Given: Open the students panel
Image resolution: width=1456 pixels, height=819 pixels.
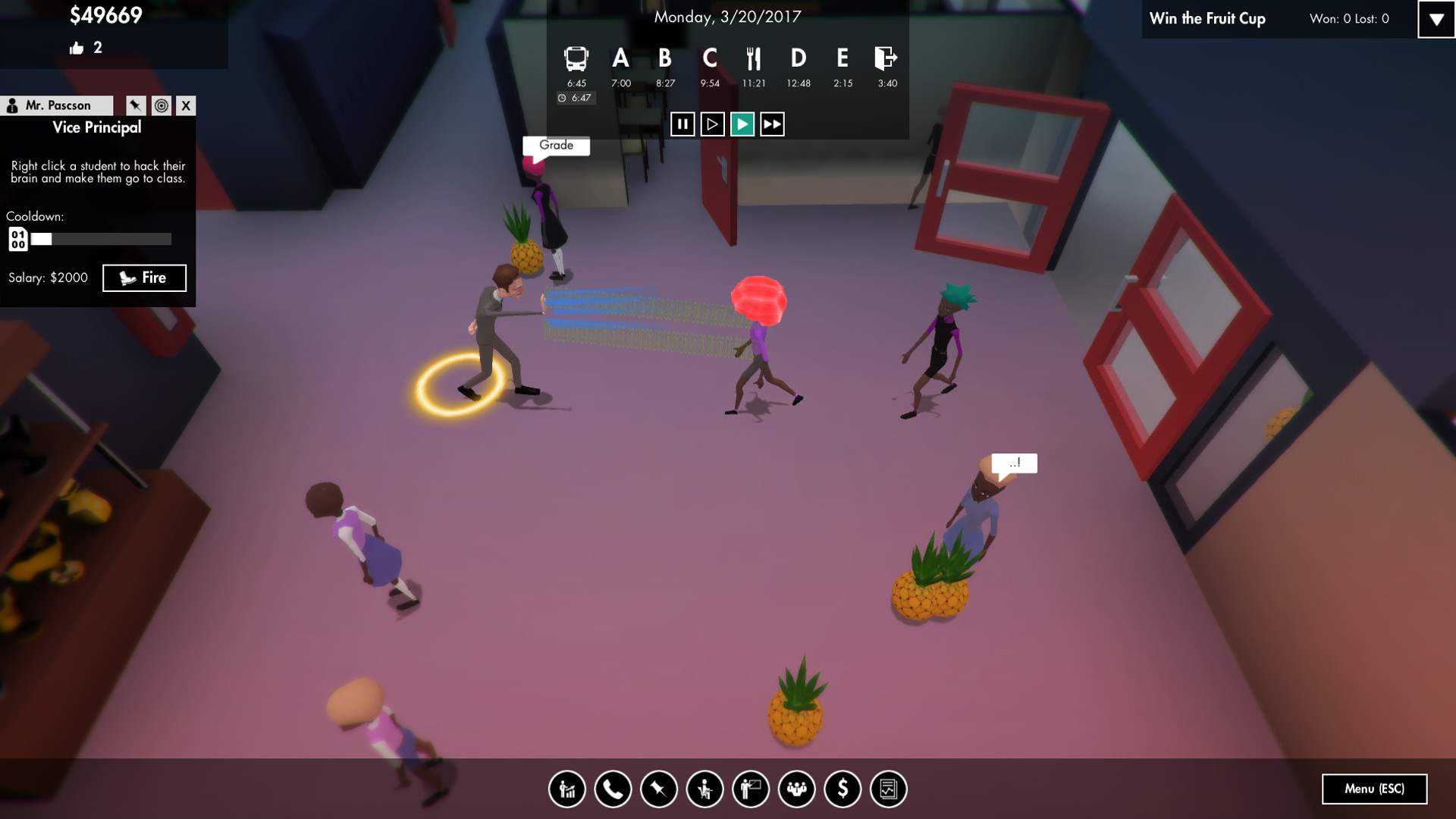Looking at the screenshot, I should (703, 789).
